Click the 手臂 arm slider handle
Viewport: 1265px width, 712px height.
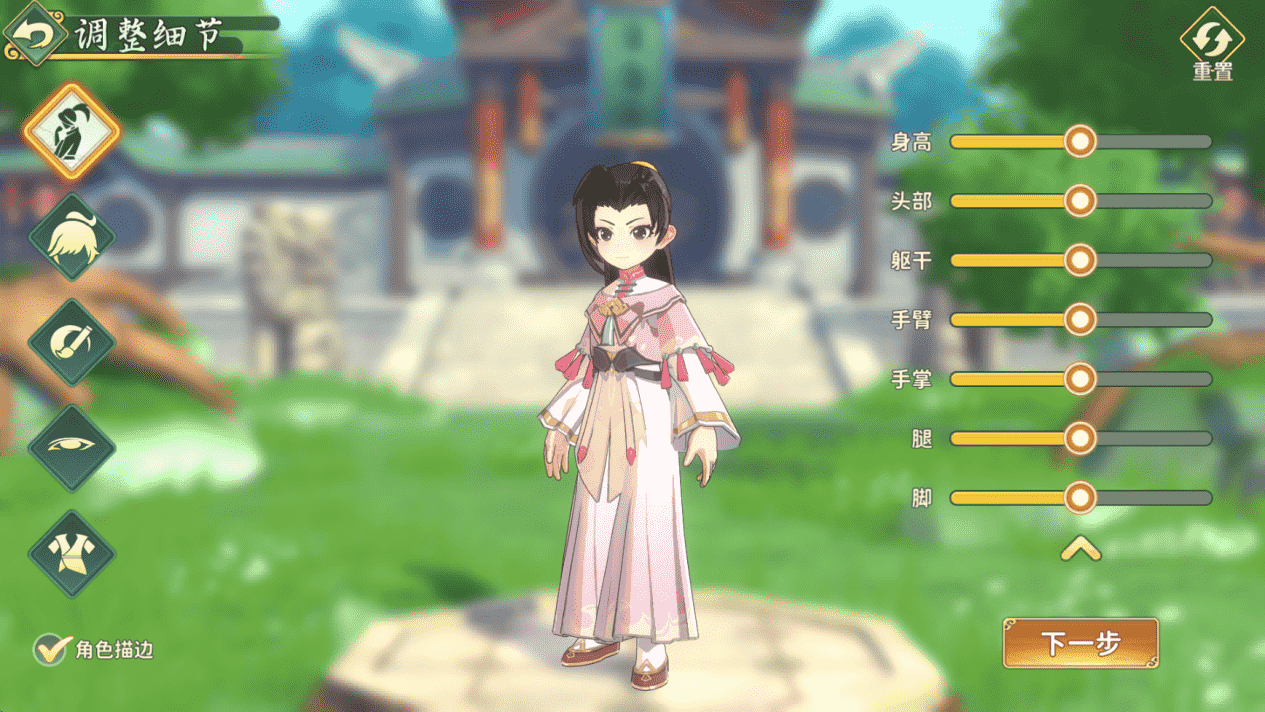(x=1080, y=320)
